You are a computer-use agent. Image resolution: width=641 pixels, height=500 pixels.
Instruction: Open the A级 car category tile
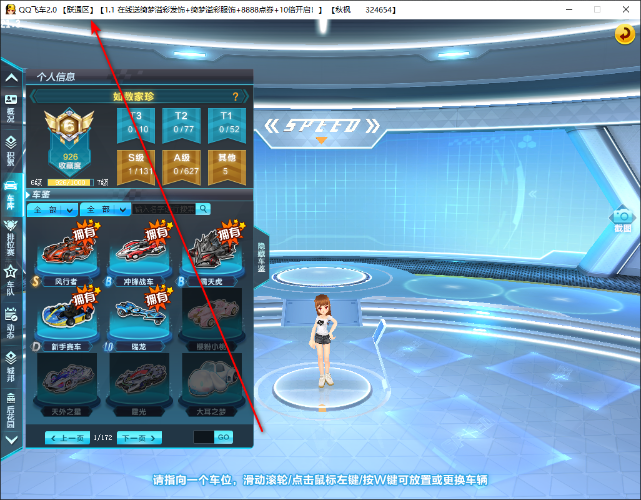(181, 165)
